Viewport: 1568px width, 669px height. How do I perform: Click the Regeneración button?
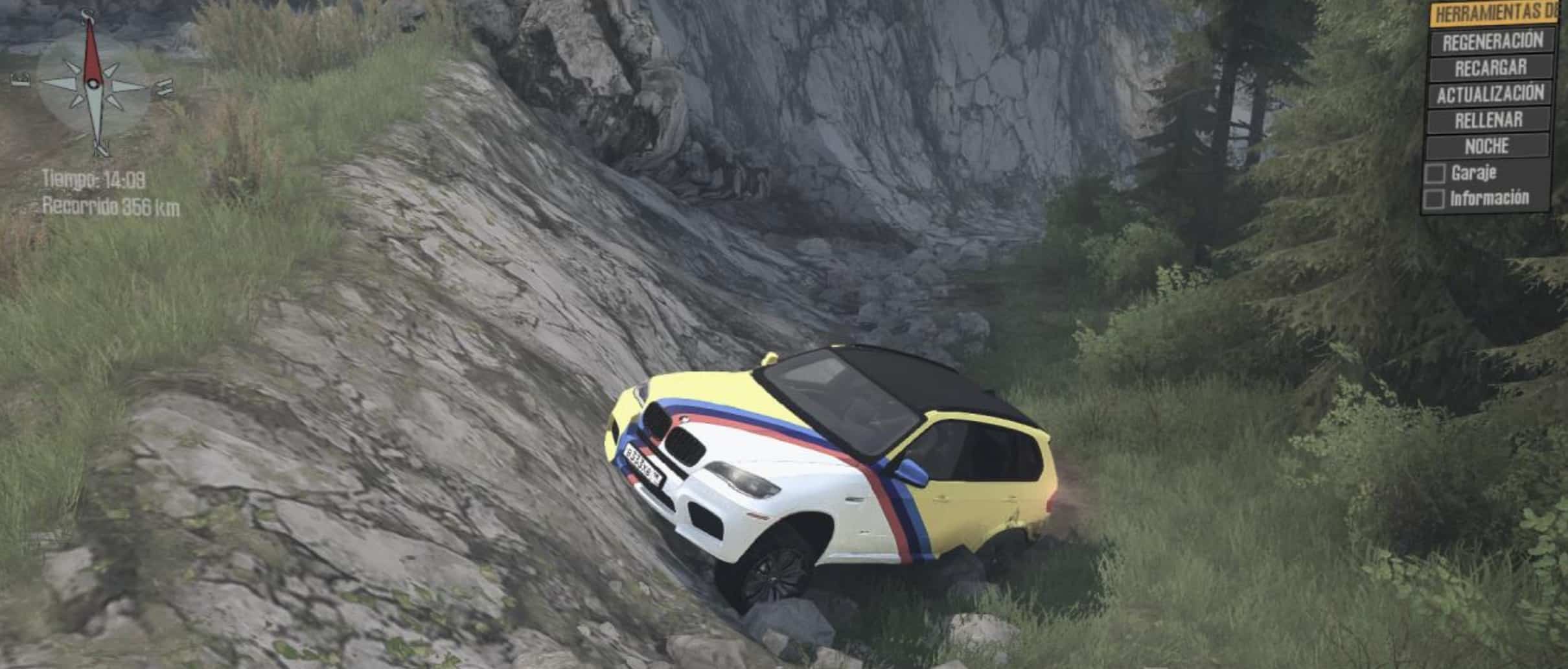click(x=1492, y=41)
